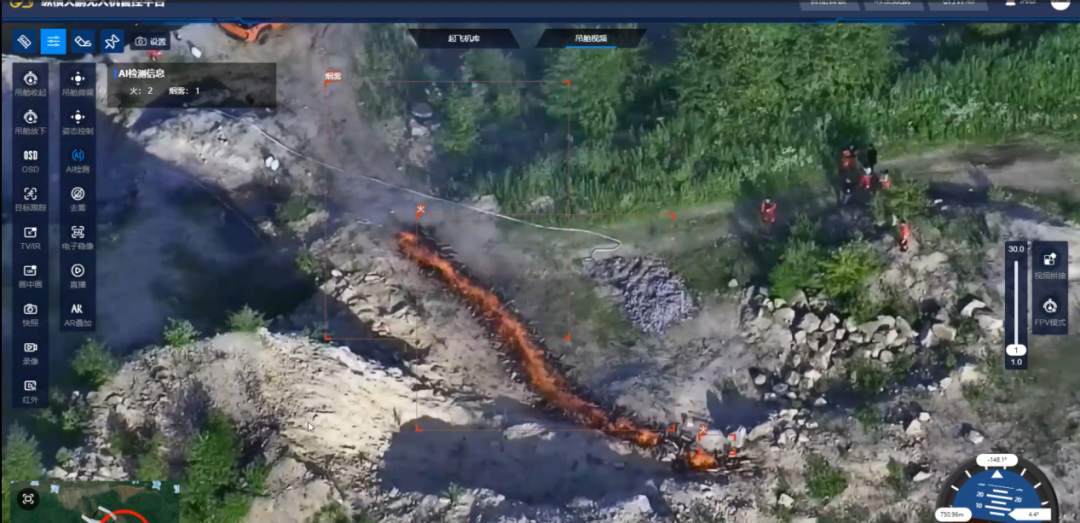Image resolution: width=1080 pixels, height=523 pixels.
Task: Turn on 红外 infrared view
Action: tap(30, 389)
